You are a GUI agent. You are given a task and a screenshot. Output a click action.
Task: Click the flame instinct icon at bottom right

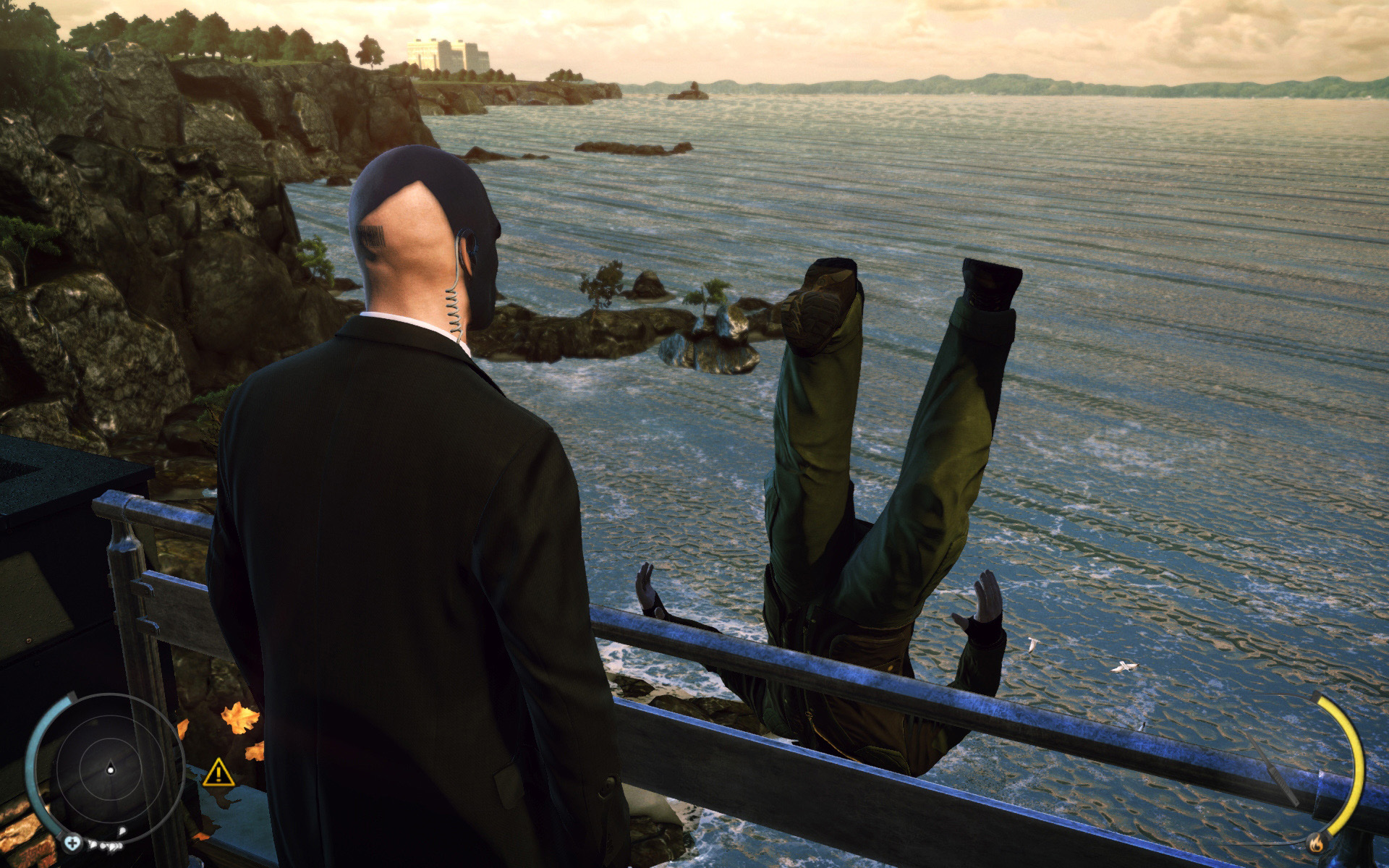[1317, 843]
